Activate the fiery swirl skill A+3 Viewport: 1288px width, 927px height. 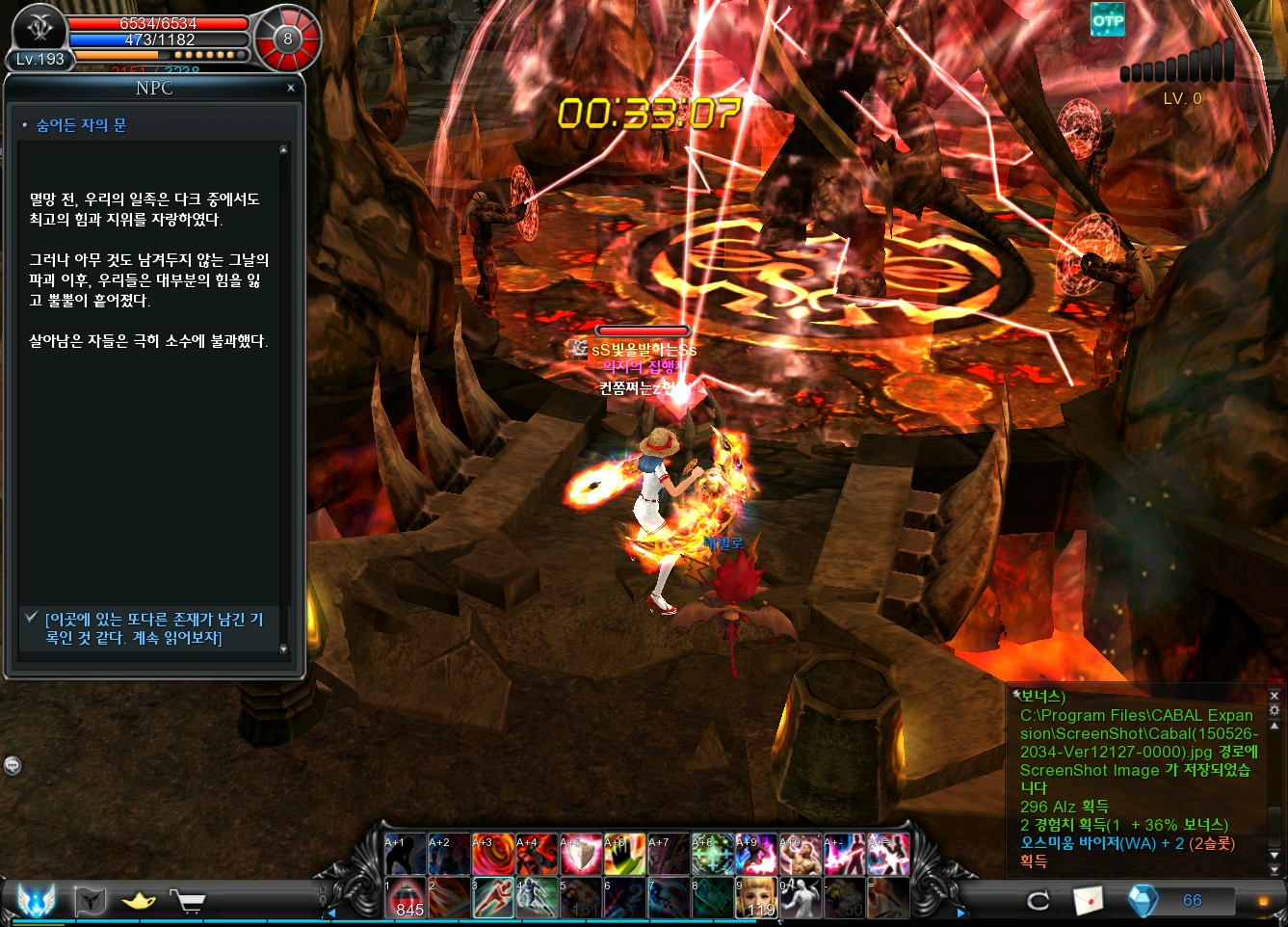coord(493,854)
